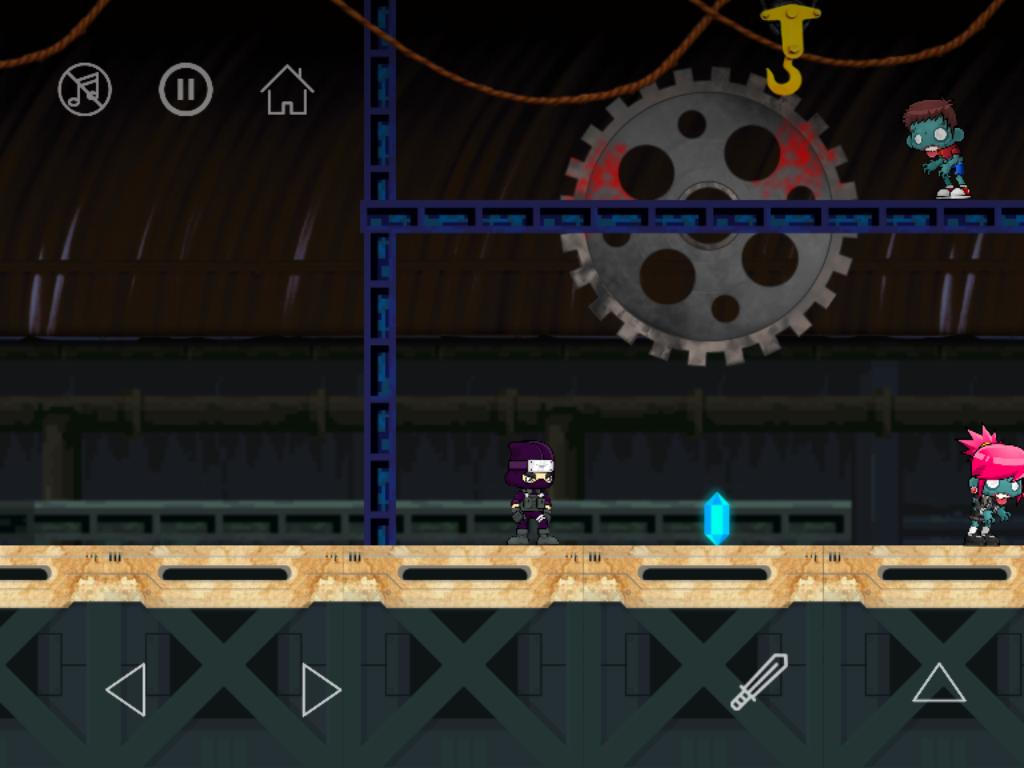Tap the right arrow move button
This screenshot has height=768, width=1024.
coord(320,689)
